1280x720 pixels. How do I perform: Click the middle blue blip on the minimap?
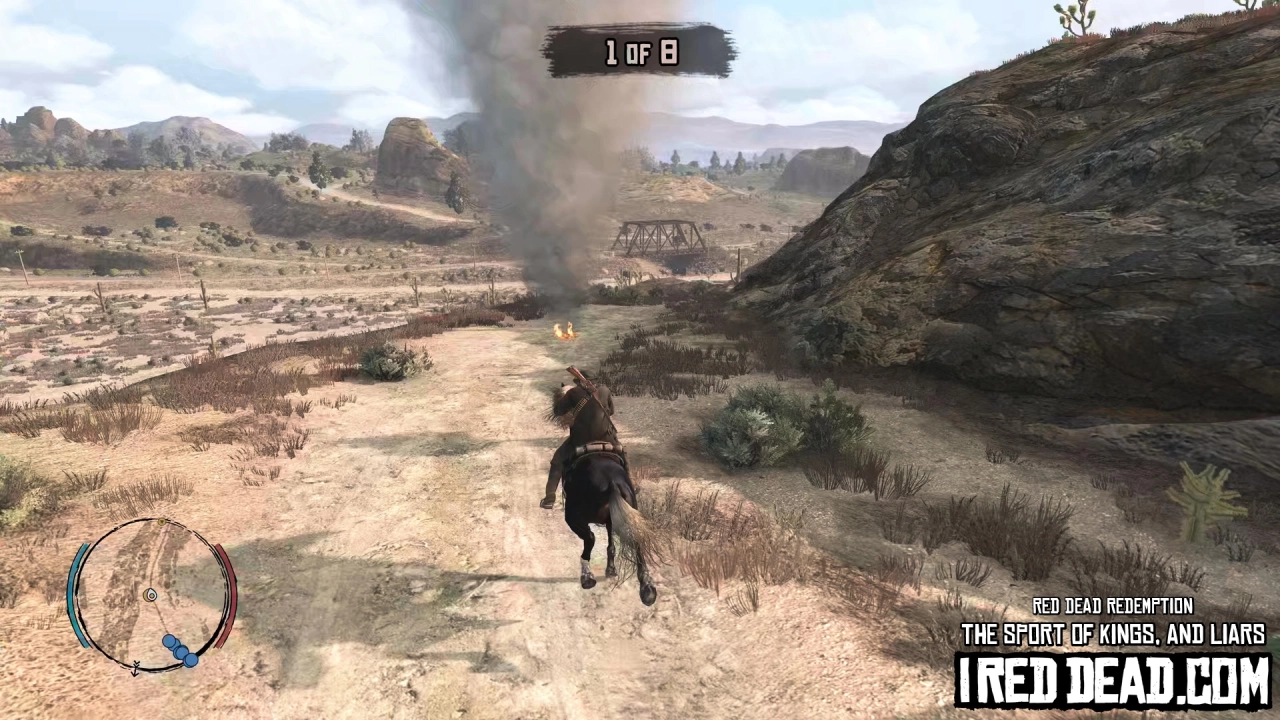tap(179, 651)
